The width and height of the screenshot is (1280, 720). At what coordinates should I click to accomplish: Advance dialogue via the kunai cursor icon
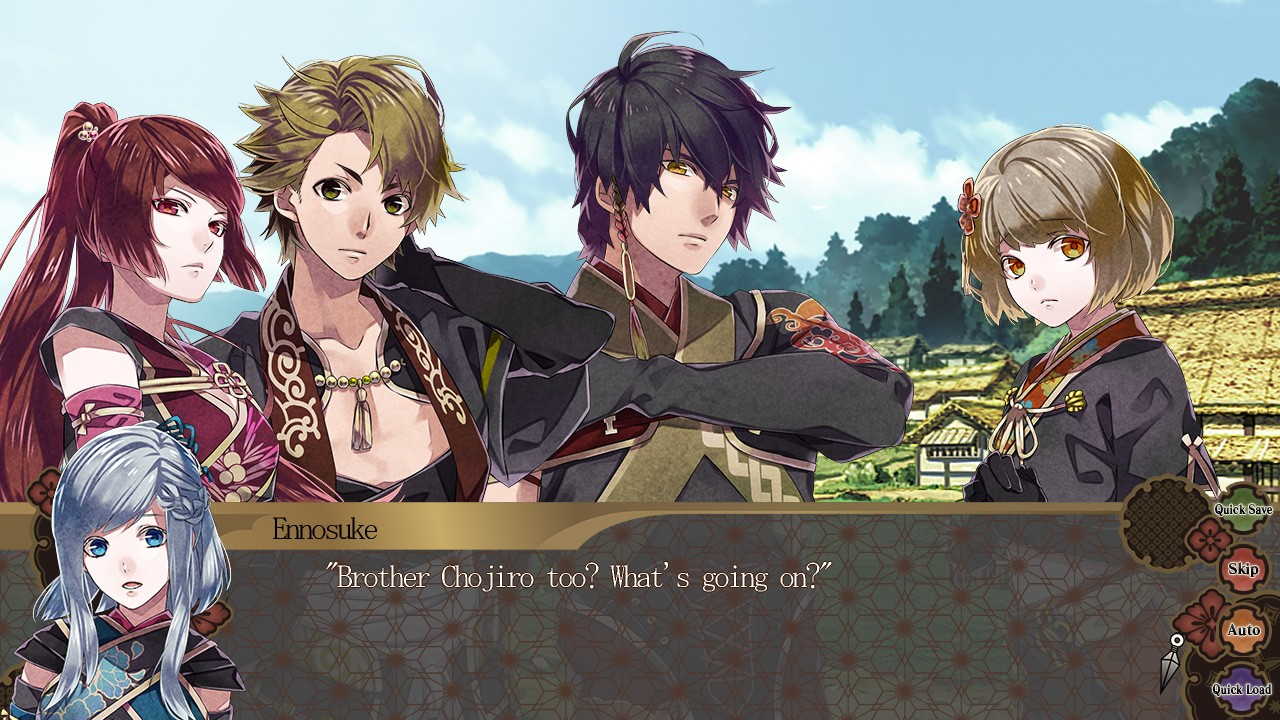pyautogui.click(x=1171, y=663)
